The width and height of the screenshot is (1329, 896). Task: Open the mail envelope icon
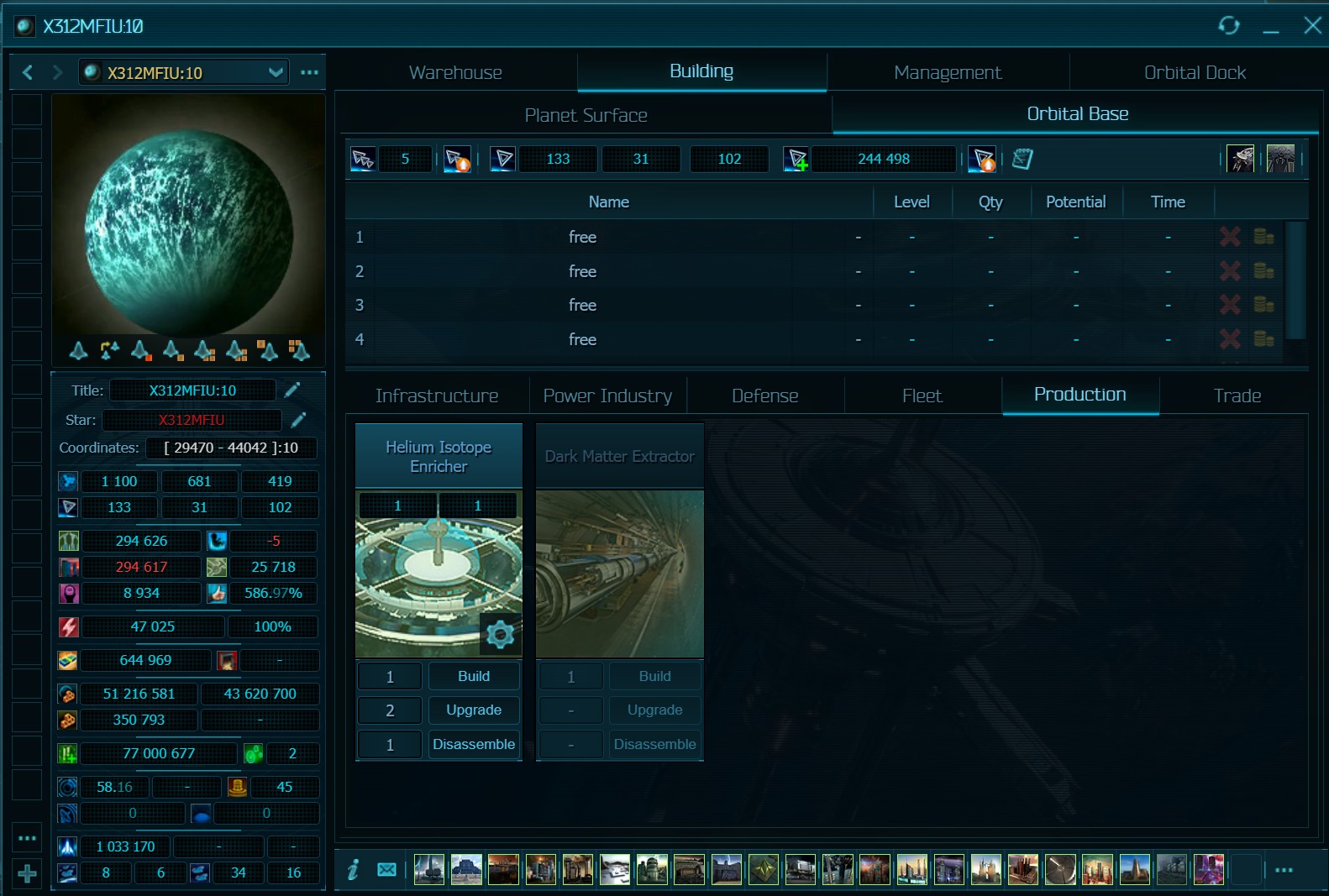click(386, 870)
